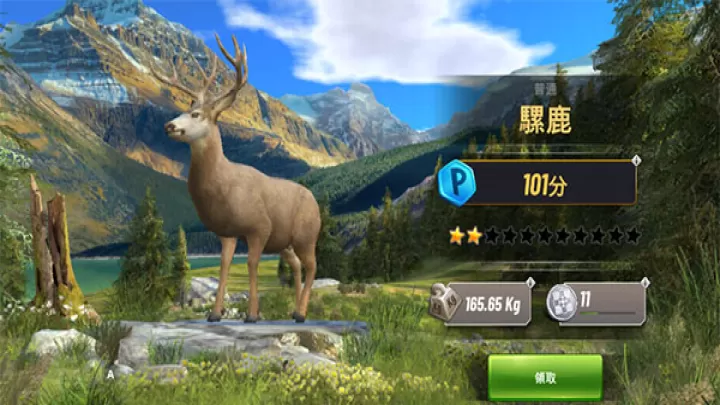Select the info icon on the silver medallion panel
The image size is (720, 405).
pyautogui.click(x=645, y=283)
